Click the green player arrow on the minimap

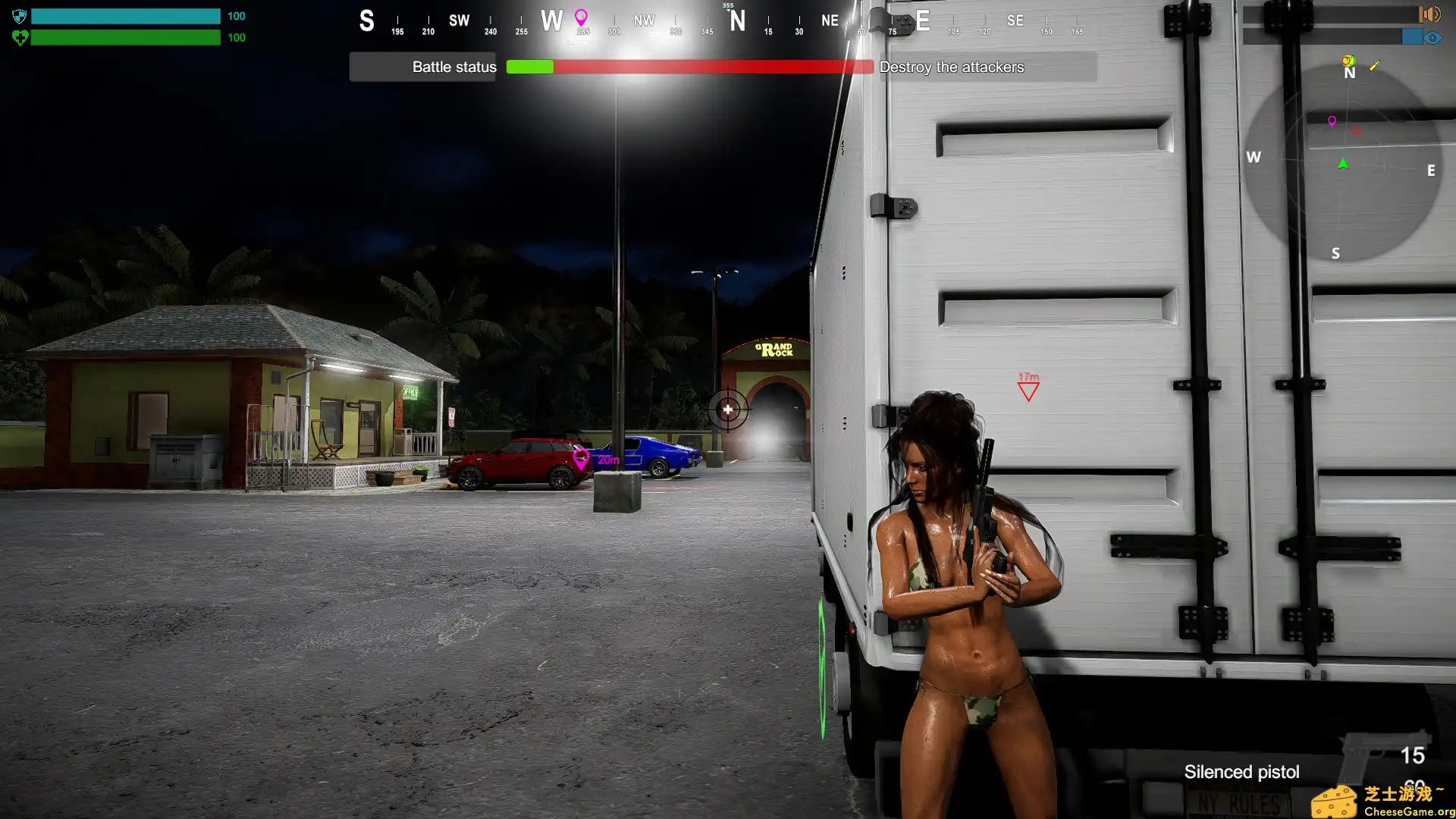[x=1343, y=164]
